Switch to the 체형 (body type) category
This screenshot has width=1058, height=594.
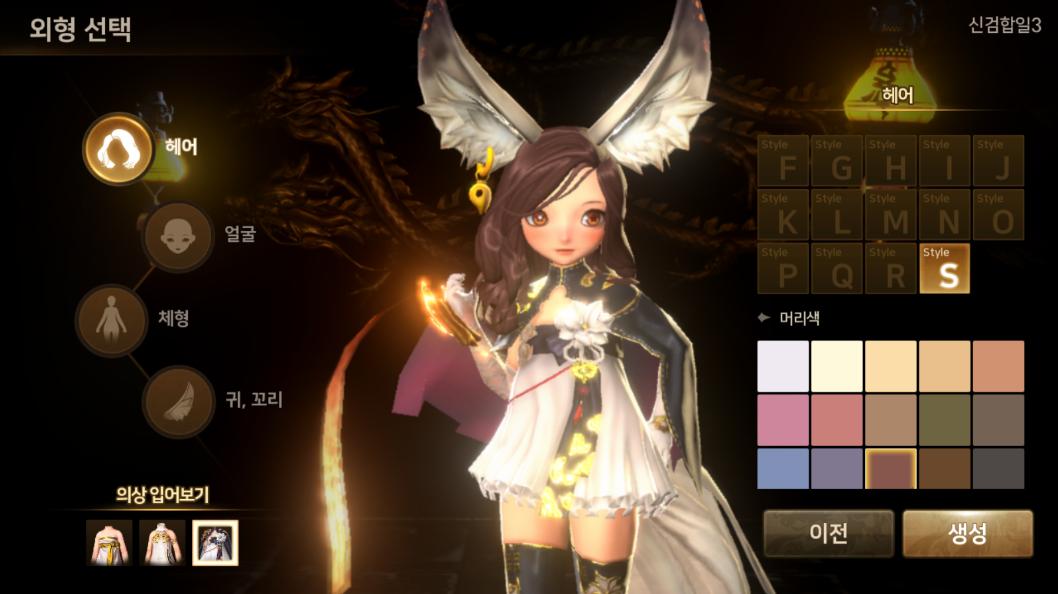click(111, 321)
